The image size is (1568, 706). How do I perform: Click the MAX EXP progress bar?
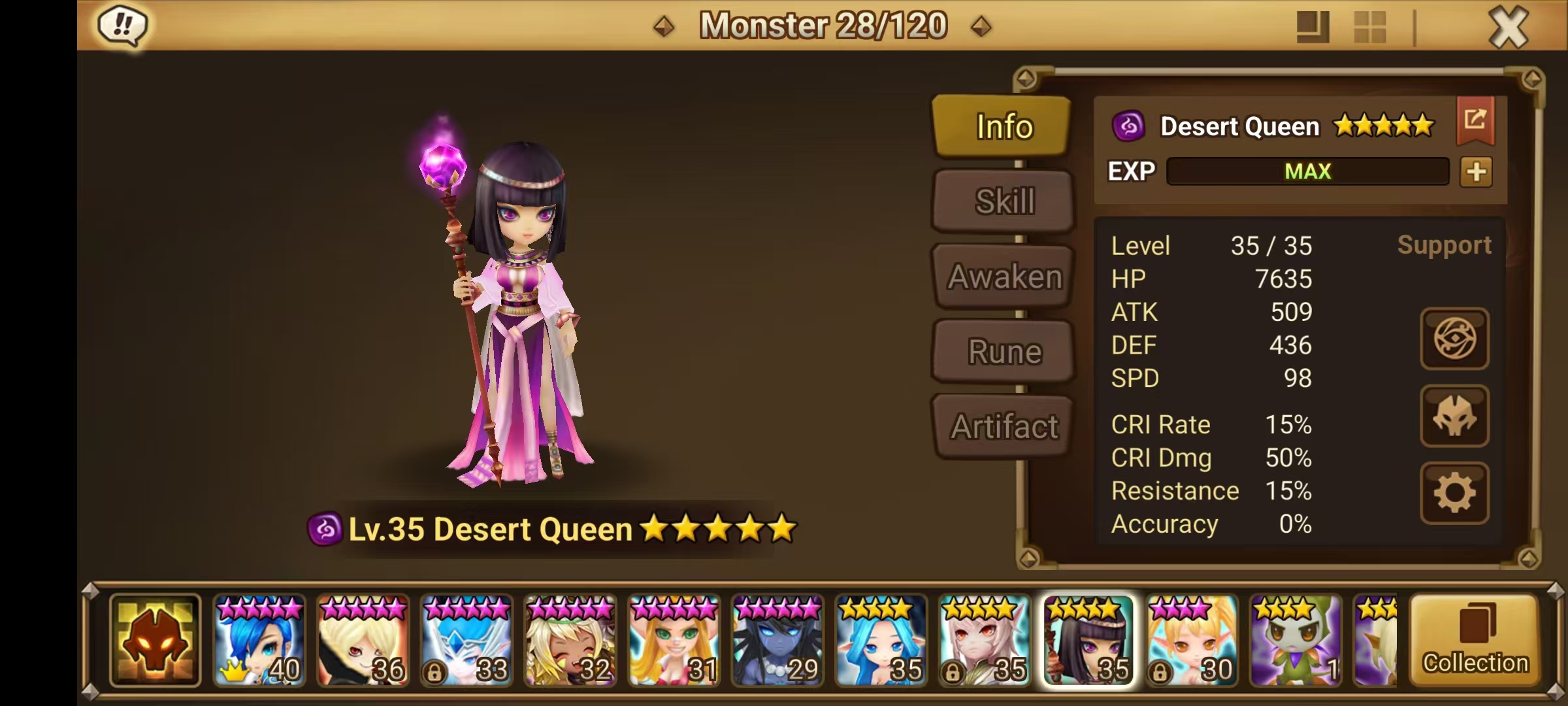pyautogui.click(x=1307, y=171)
